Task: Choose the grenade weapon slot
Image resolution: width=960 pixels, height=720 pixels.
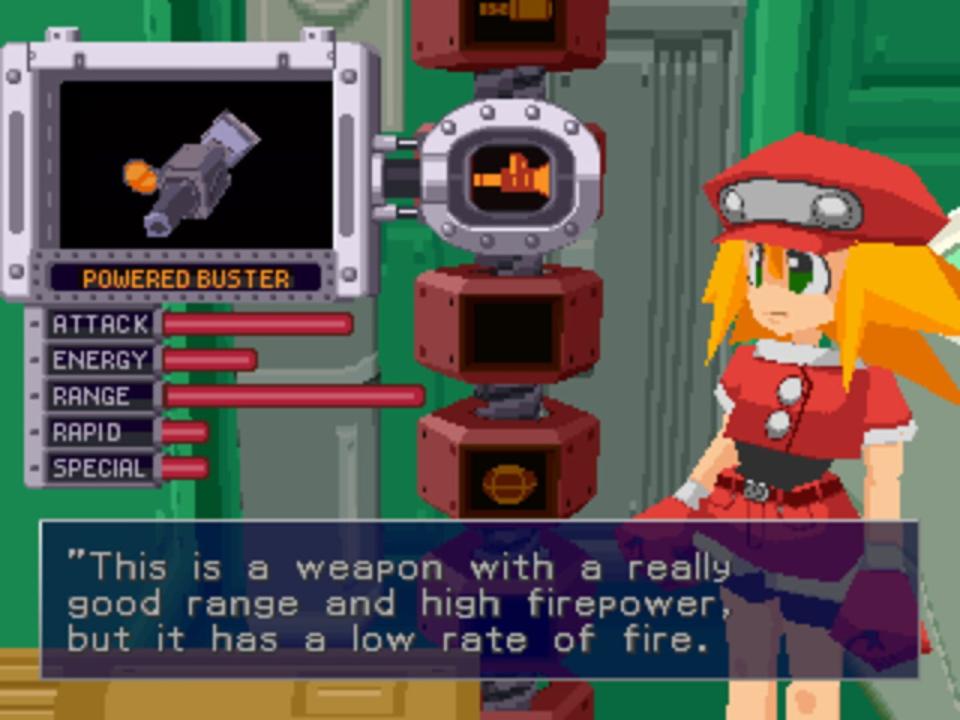Action: click(509, 482)
